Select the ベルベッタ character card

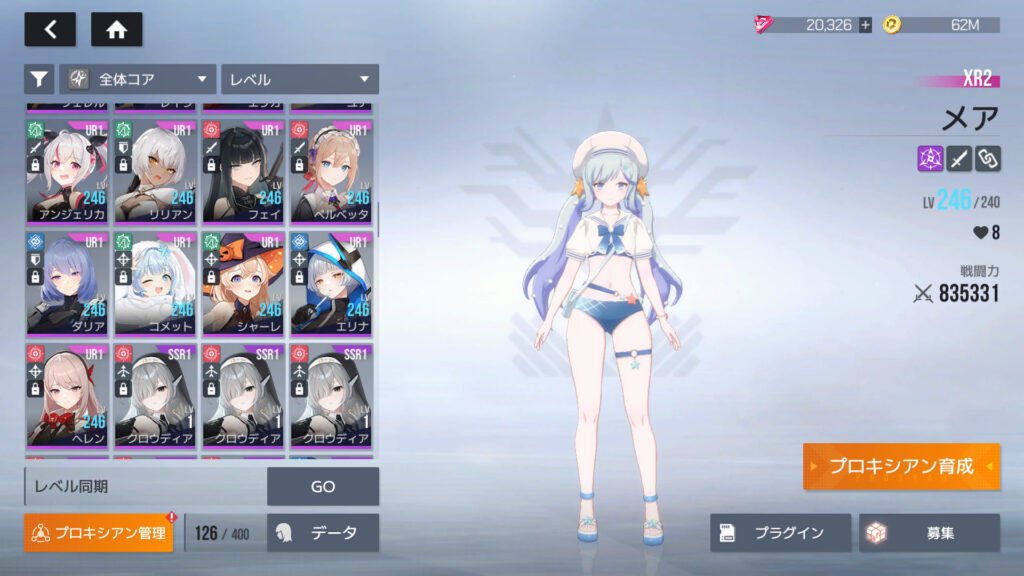(x=331, y=172)
